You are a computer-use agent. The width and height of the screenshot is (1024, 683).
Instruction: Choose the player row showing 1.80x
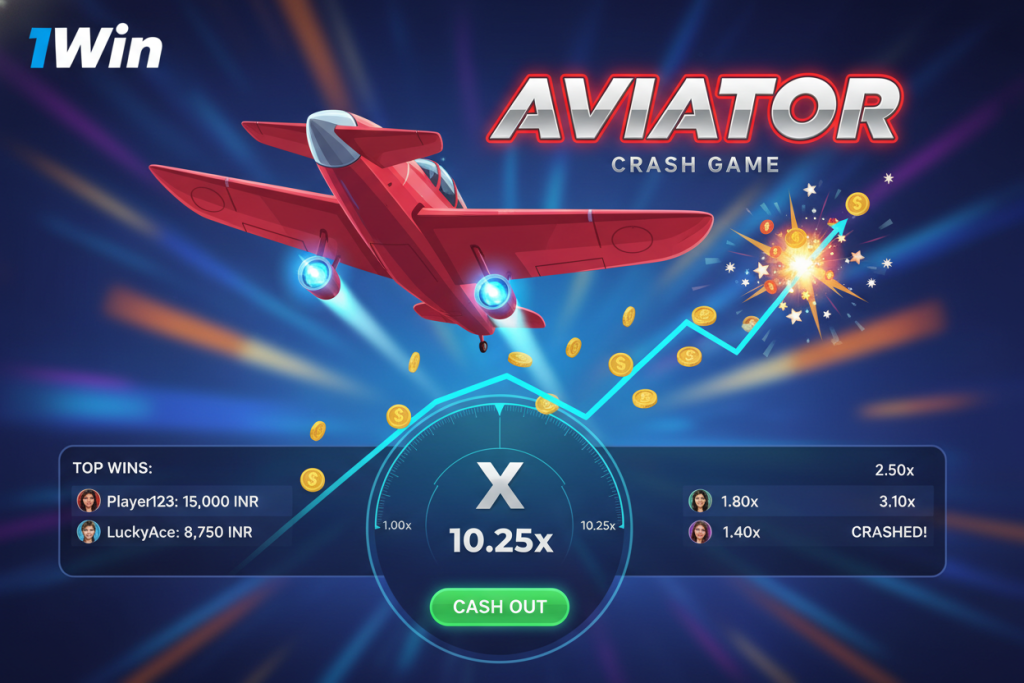tap(810, 501)
